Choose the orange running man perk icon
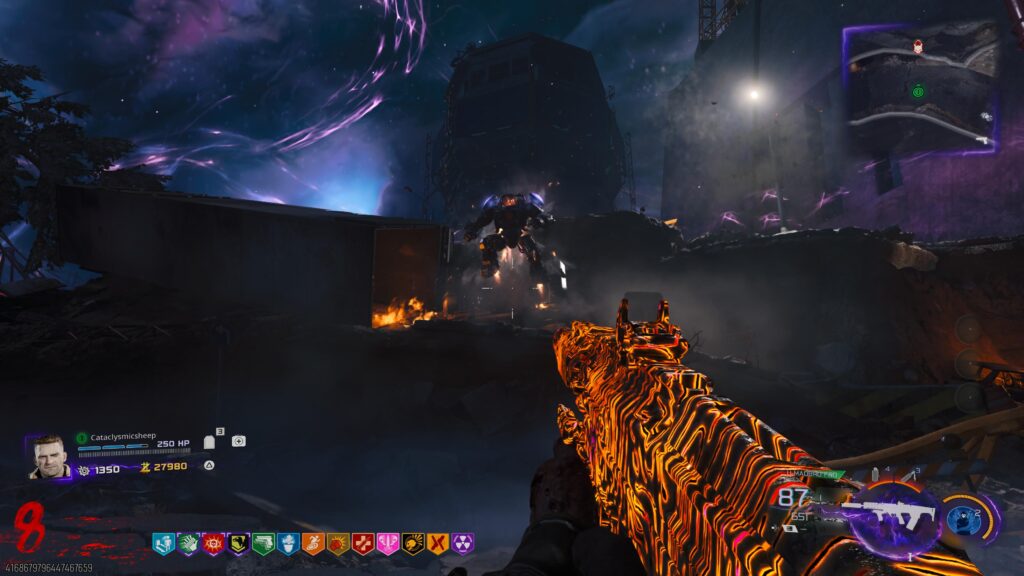 (x=313, y=544)
